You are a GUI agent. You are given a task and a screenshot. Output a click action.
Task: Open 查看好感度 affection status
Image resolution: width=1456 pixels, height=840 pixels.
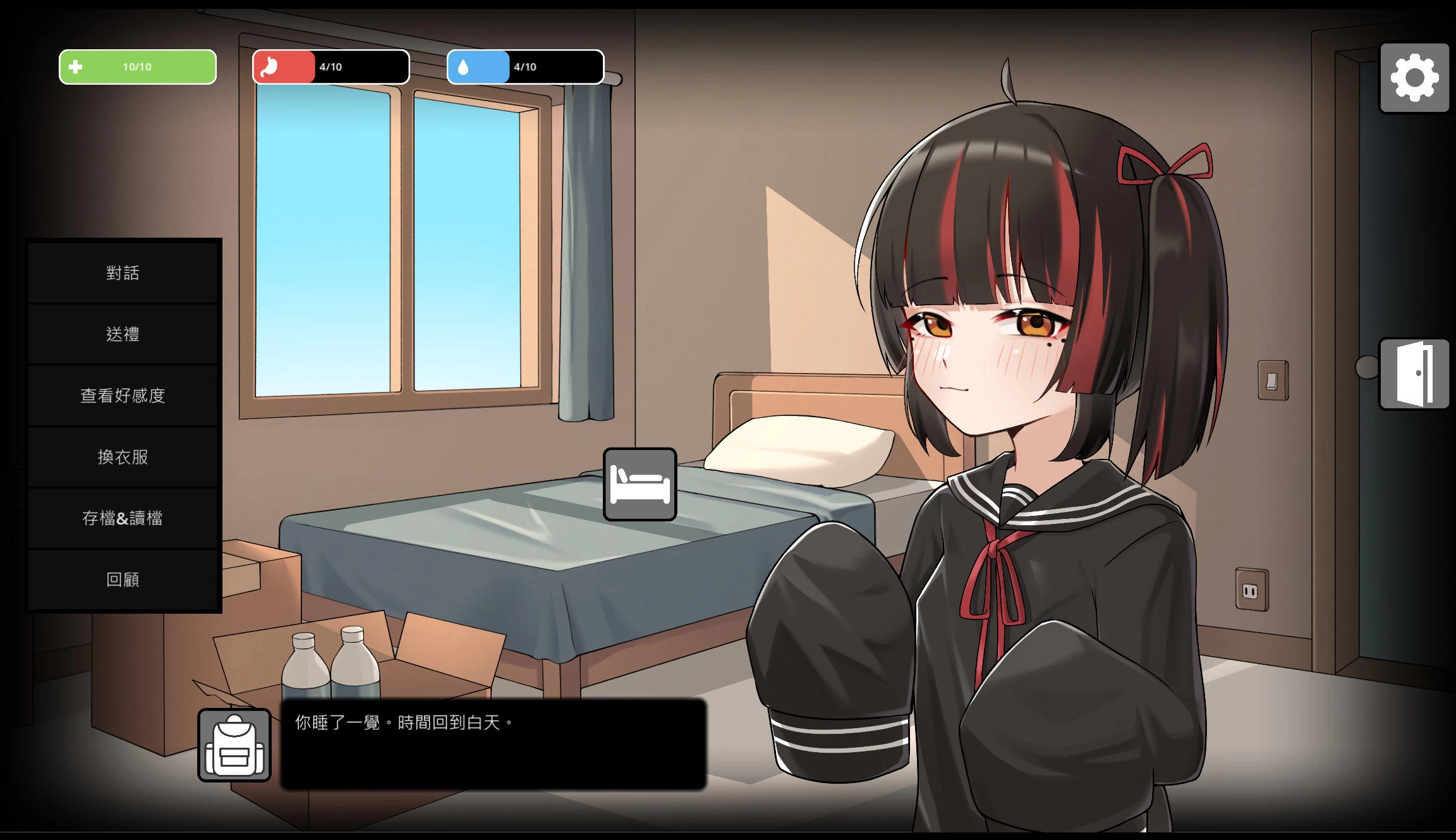[x=123, y=396]
